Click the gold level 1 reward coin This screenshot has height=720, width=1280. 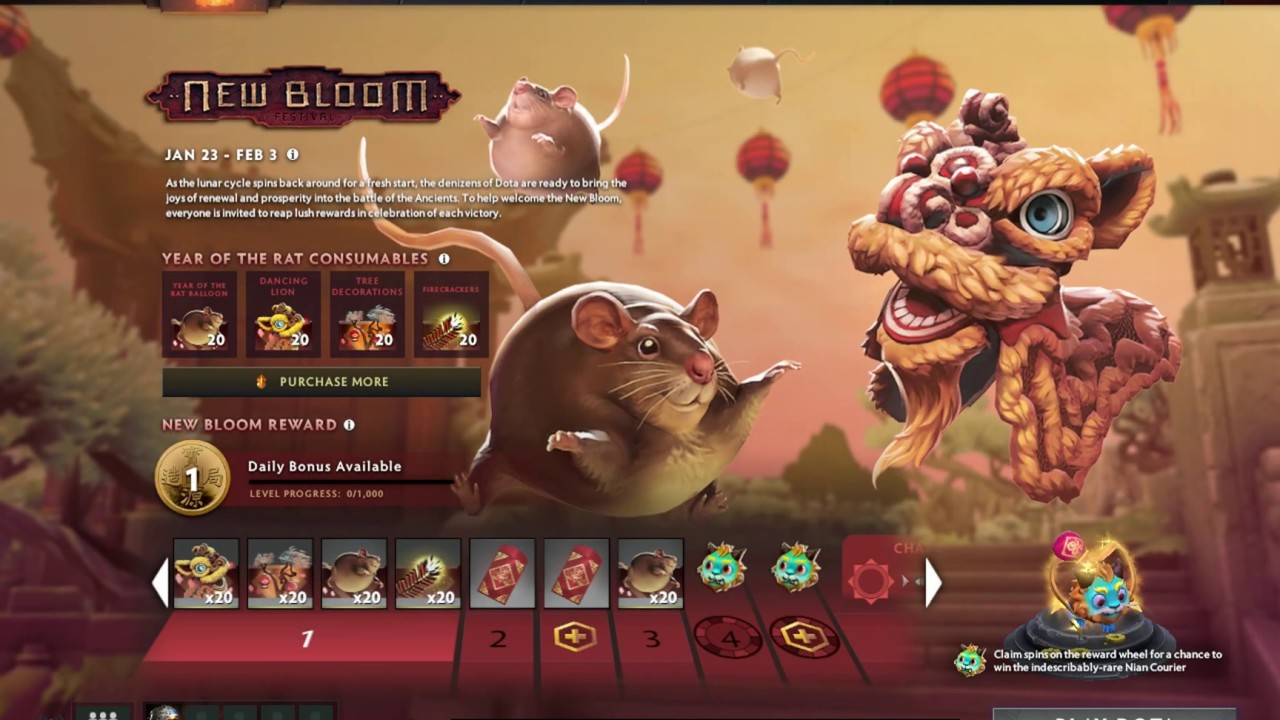(x=193, y=478)
